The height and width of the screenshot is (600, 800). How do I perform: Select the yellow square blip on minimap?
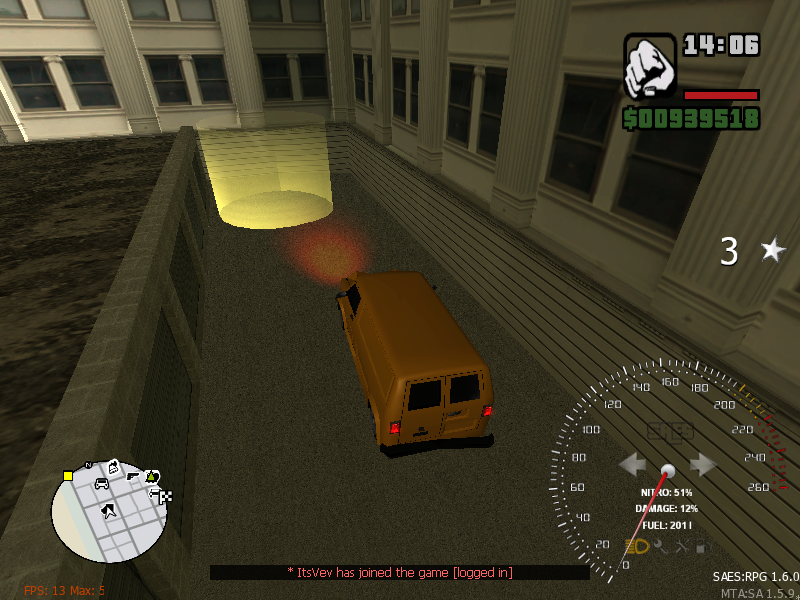point(67,475)
